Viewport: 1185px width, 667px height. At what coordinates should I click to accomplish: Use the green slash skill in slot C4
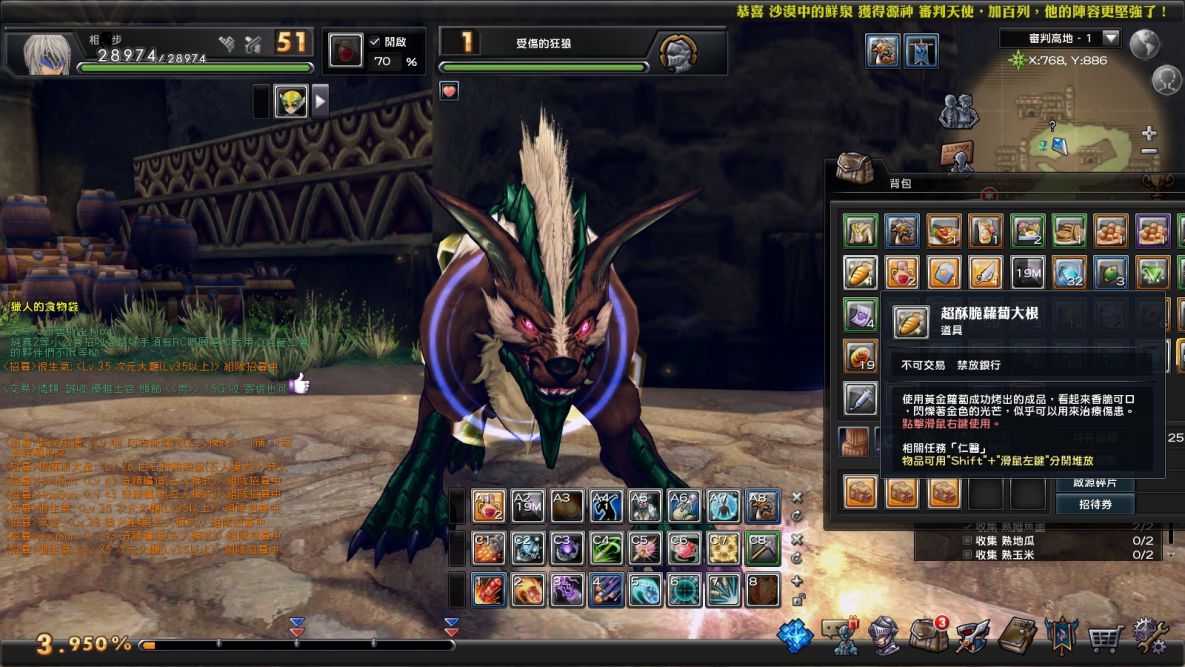coord(606,548)
